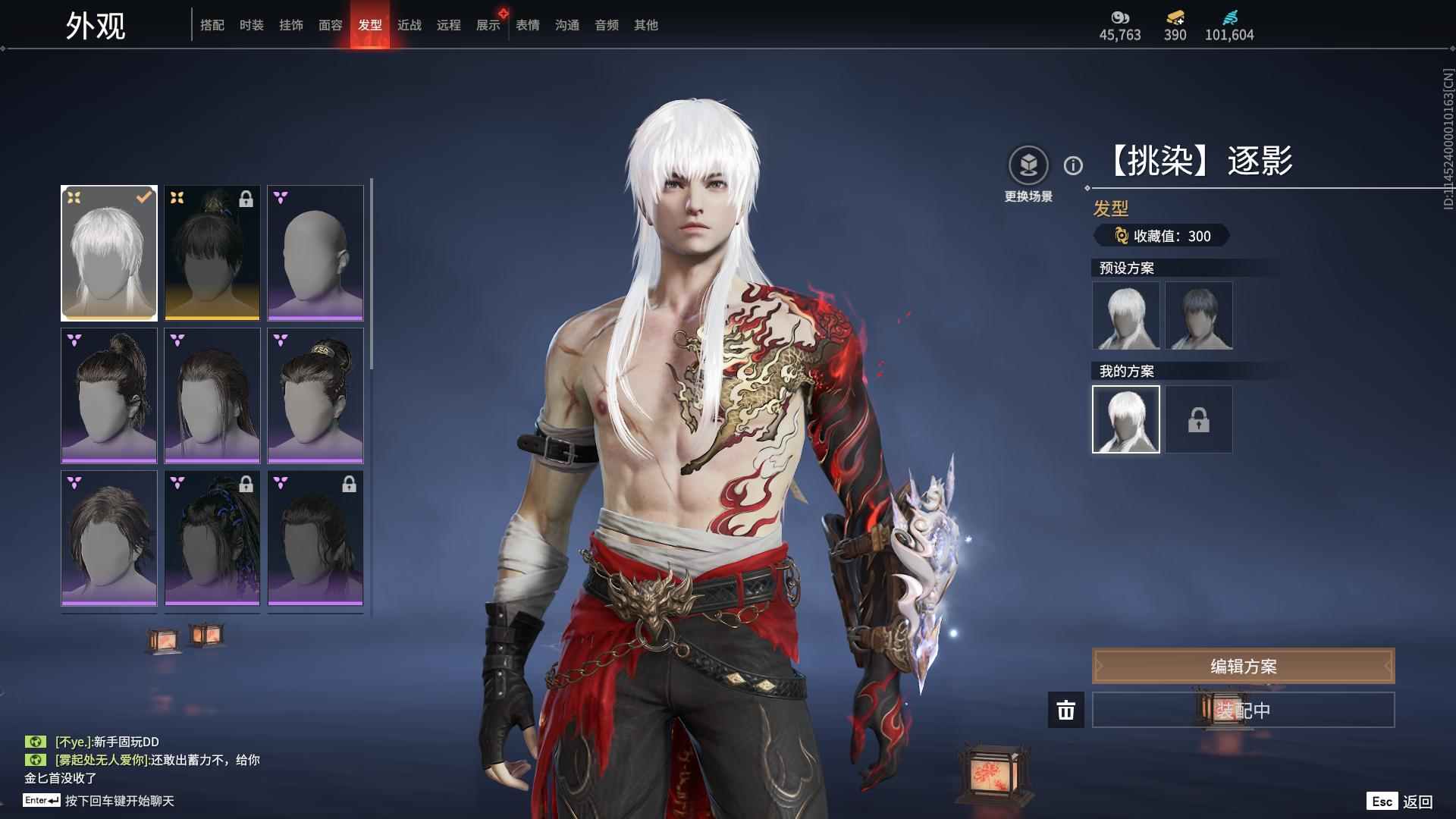This screenshot has height=819, width=1456.
Task: Open the 近战 tab
Action: click(409, 25)
